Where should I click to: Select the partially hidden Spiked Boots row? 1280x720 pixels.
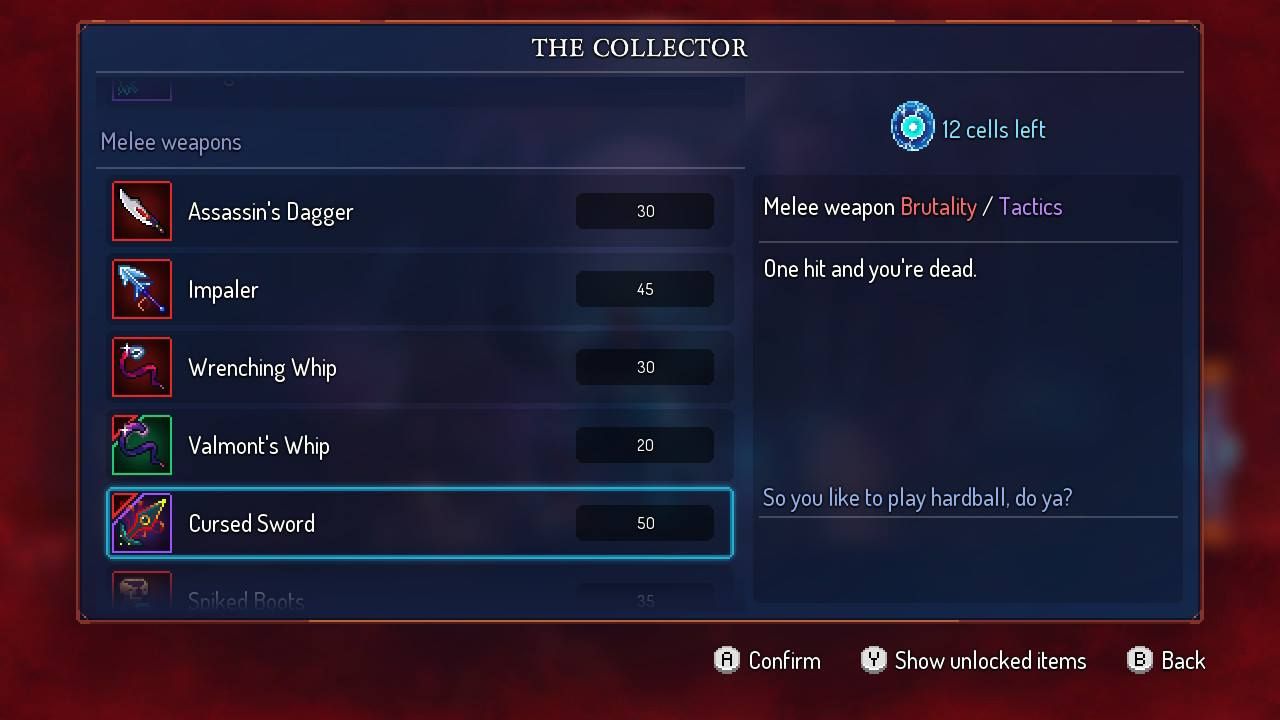click(420, 596)
